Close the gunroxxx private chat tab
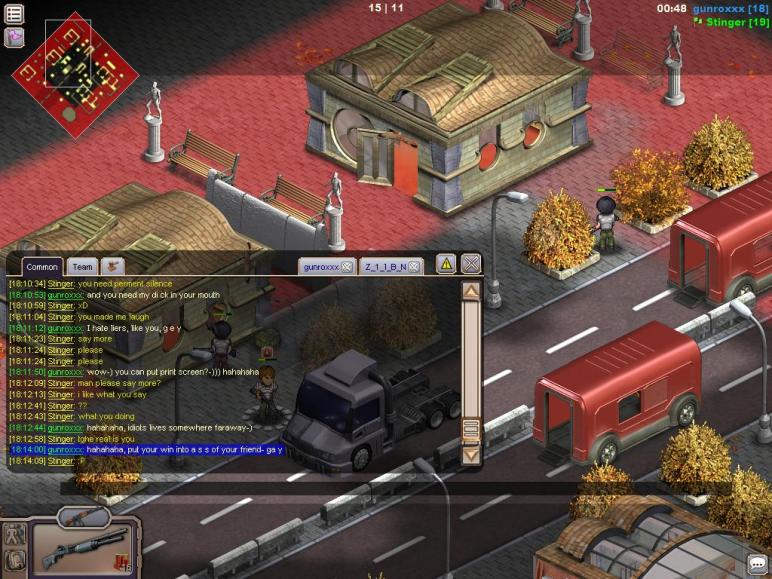The width and height of the screenshot is (772, 579). click(x=347, y=267)
